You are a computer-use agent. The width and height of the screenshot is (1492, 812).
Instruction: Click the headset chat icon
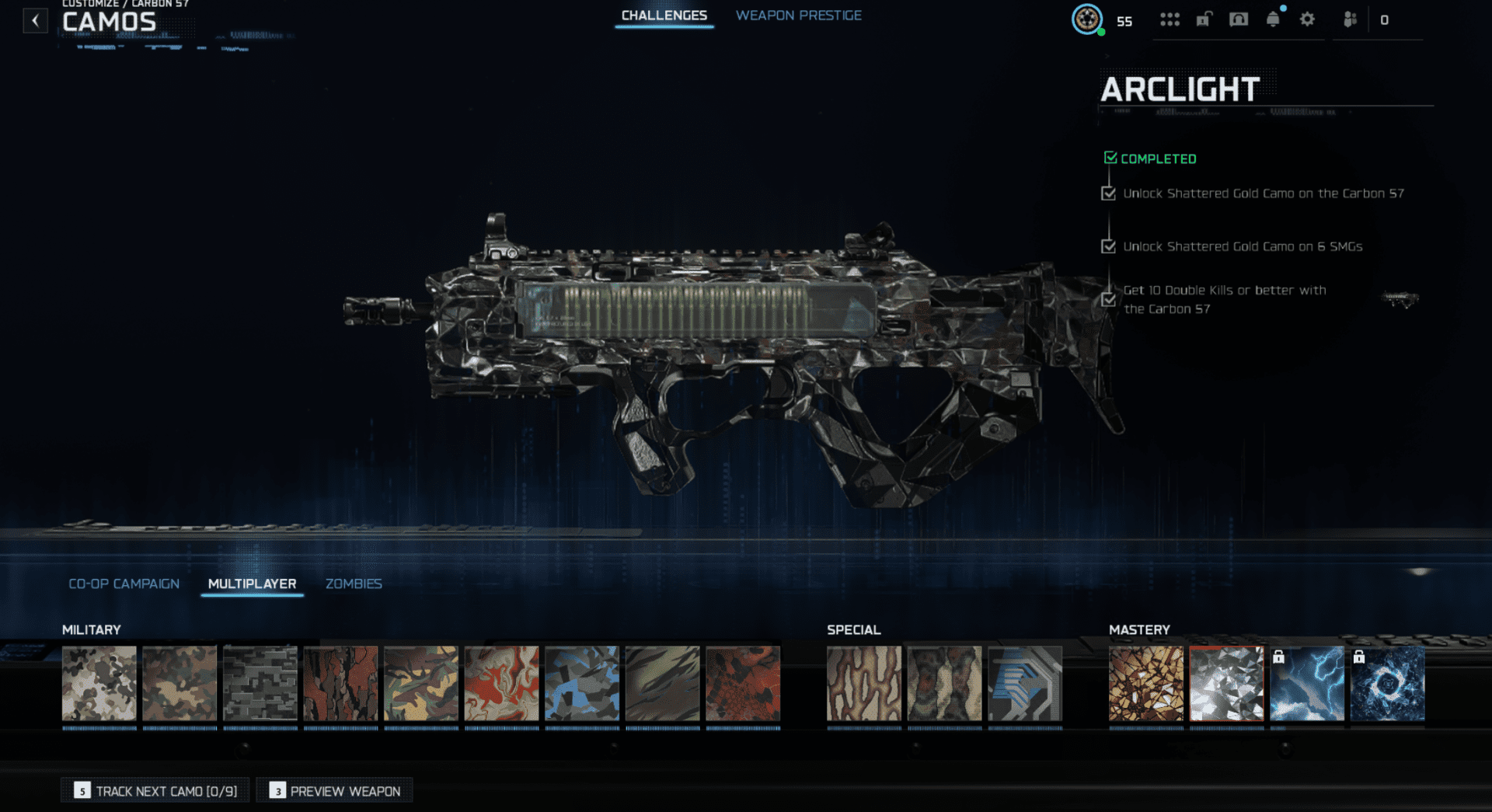[x=1239, y=19]
